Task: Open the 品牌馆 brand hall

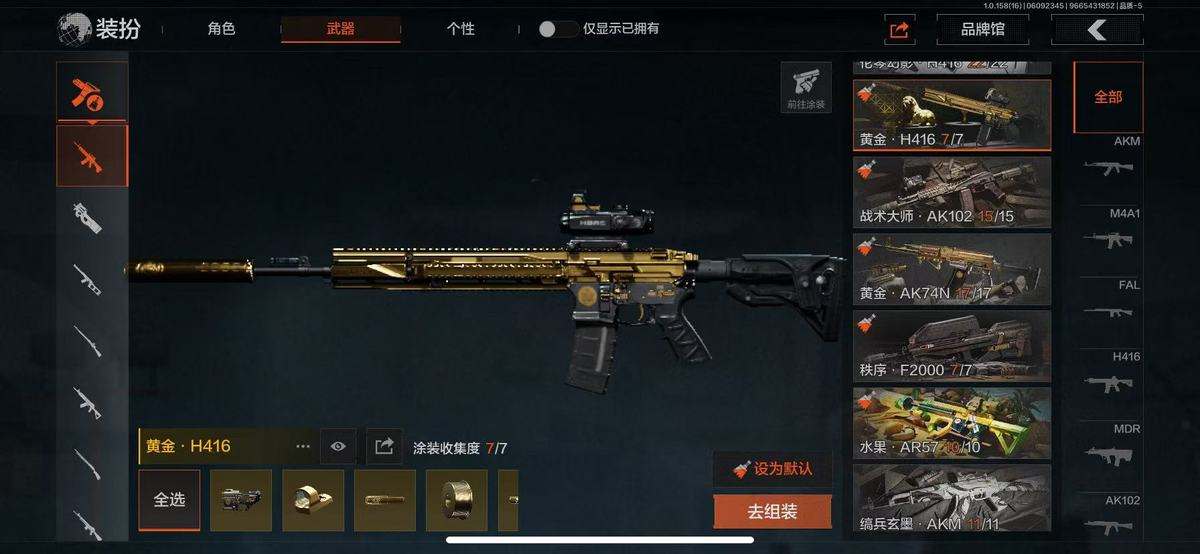Action: click(x=982, y=30)
